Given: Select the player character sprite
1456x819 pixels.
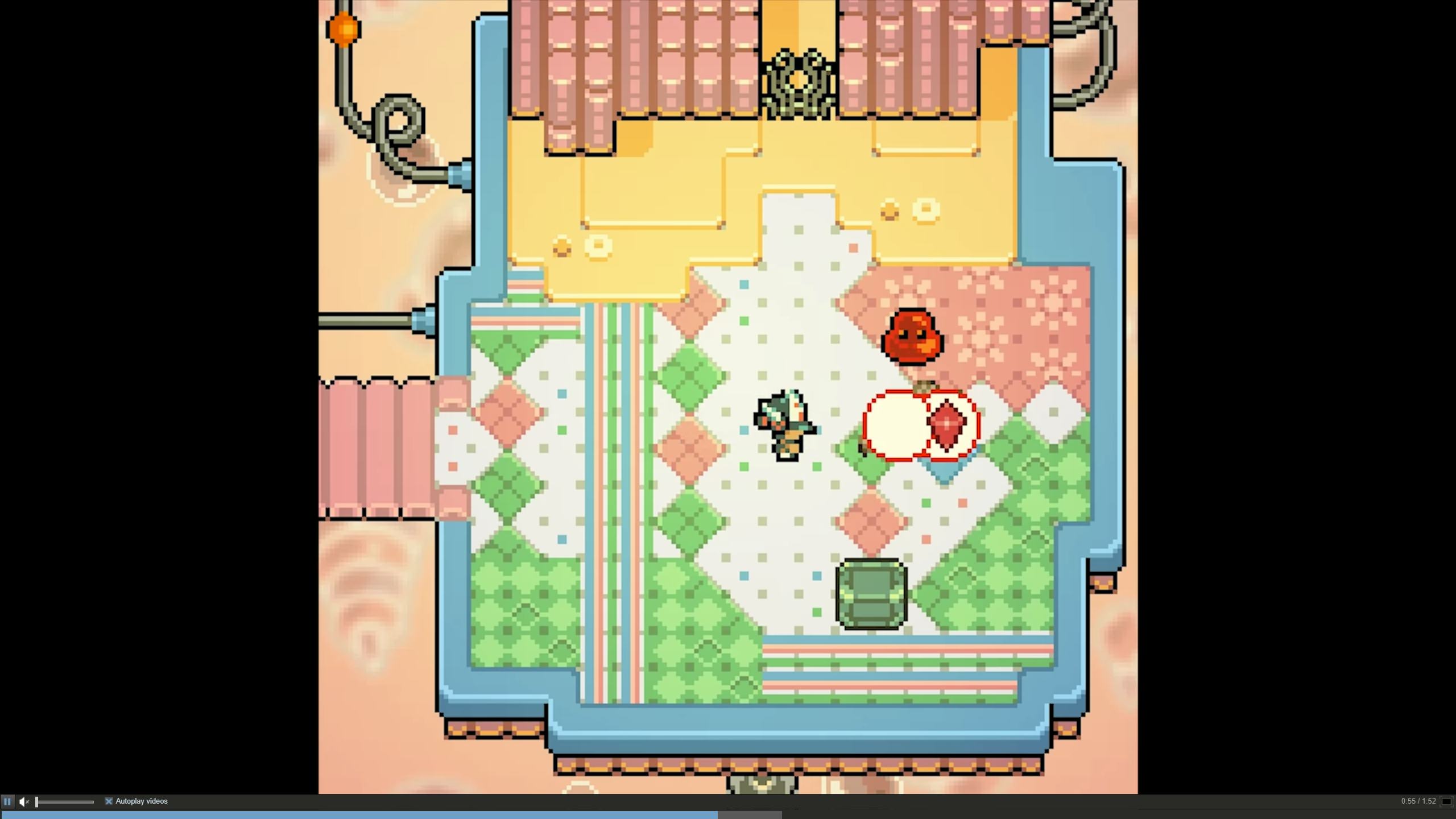Looking at the screenshot, I should (x=785, y=427).
